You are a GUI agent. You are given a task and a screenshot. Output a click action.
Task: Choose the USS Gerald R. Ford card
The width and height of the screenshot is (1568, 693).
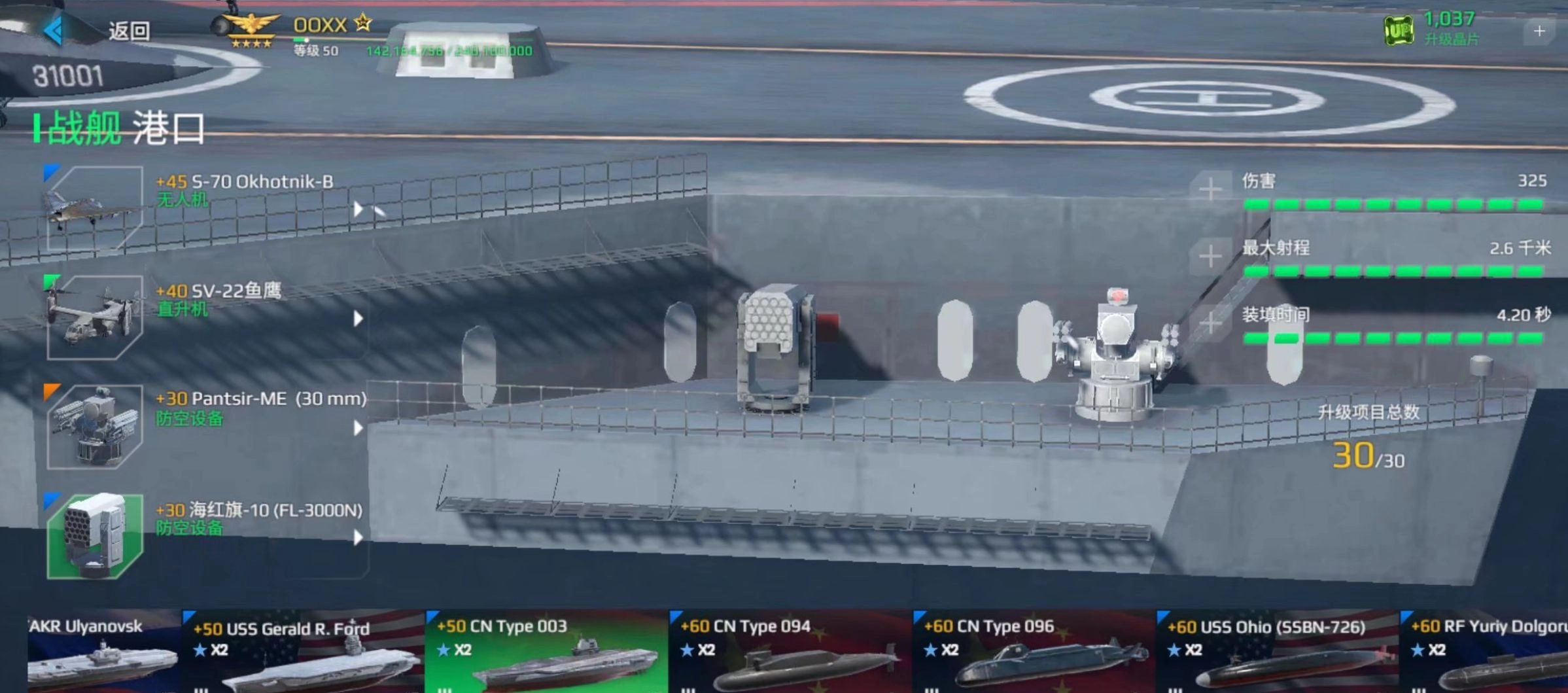[304, 651]
